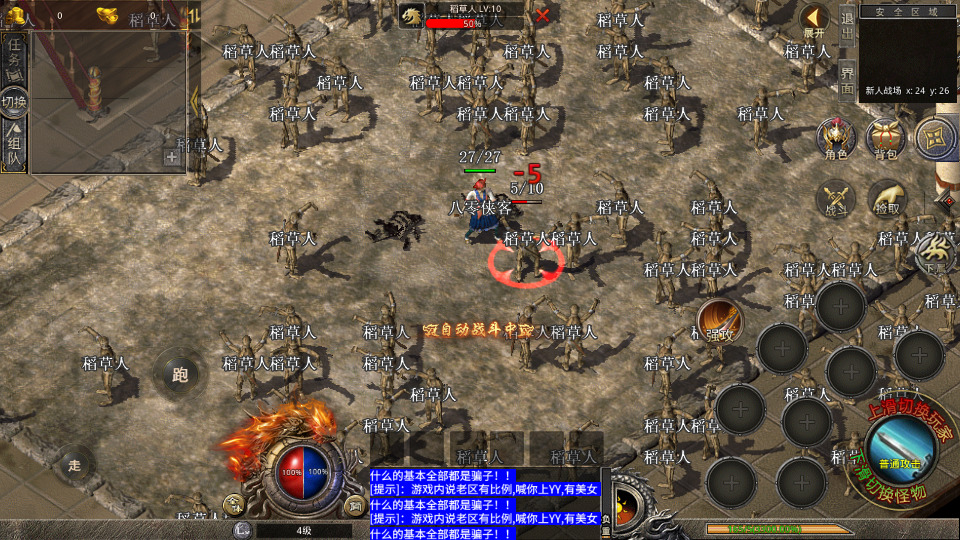Activate the 强攻 skill

click(x=718, y=319)
